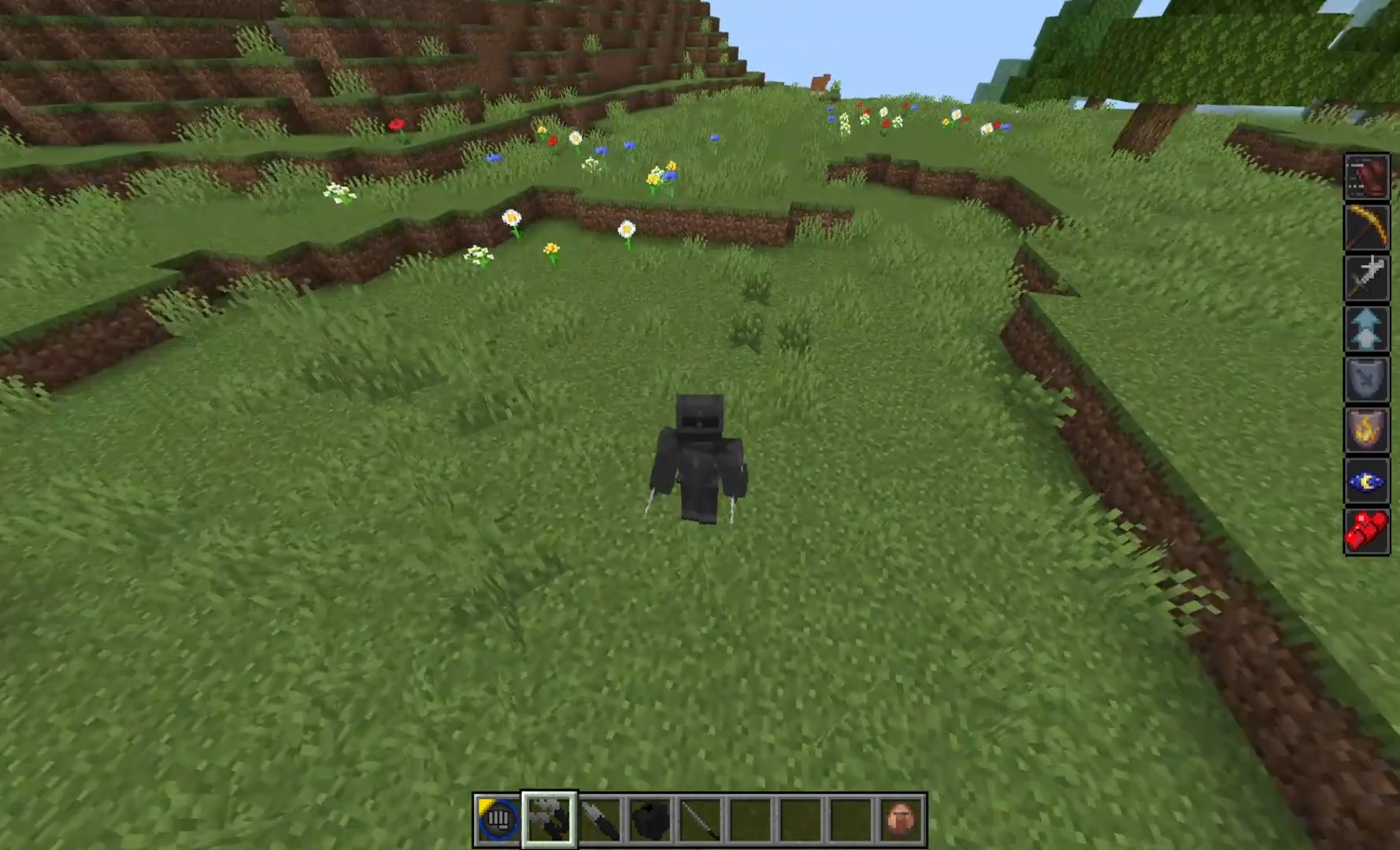The image size is (1400, 850).
Task: Select the villager spawn egg slot
Action: [902, 819]
